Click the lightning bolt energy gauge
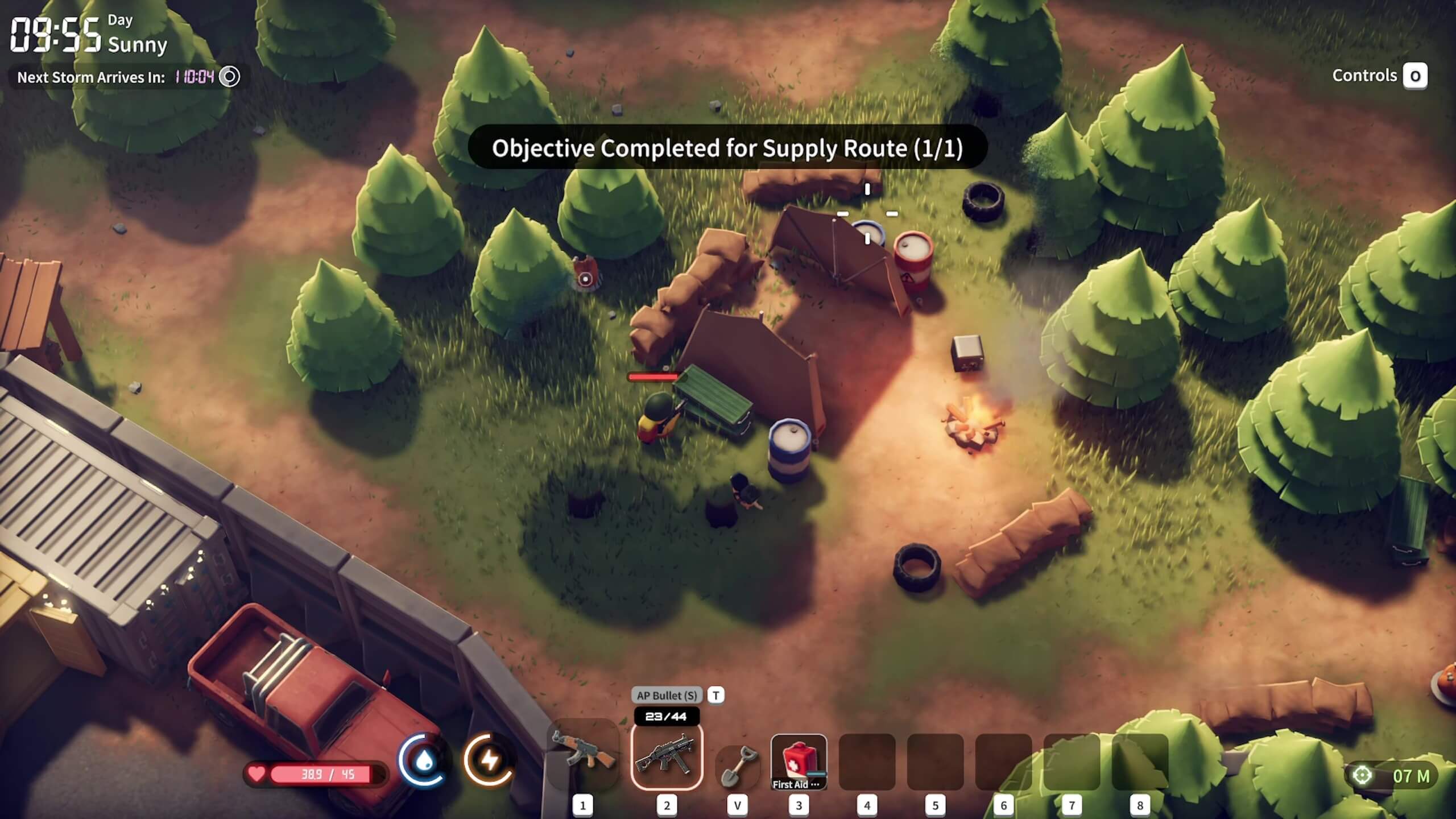The width and height of the screenshot is (1456, 819). [x=489, y=760]
